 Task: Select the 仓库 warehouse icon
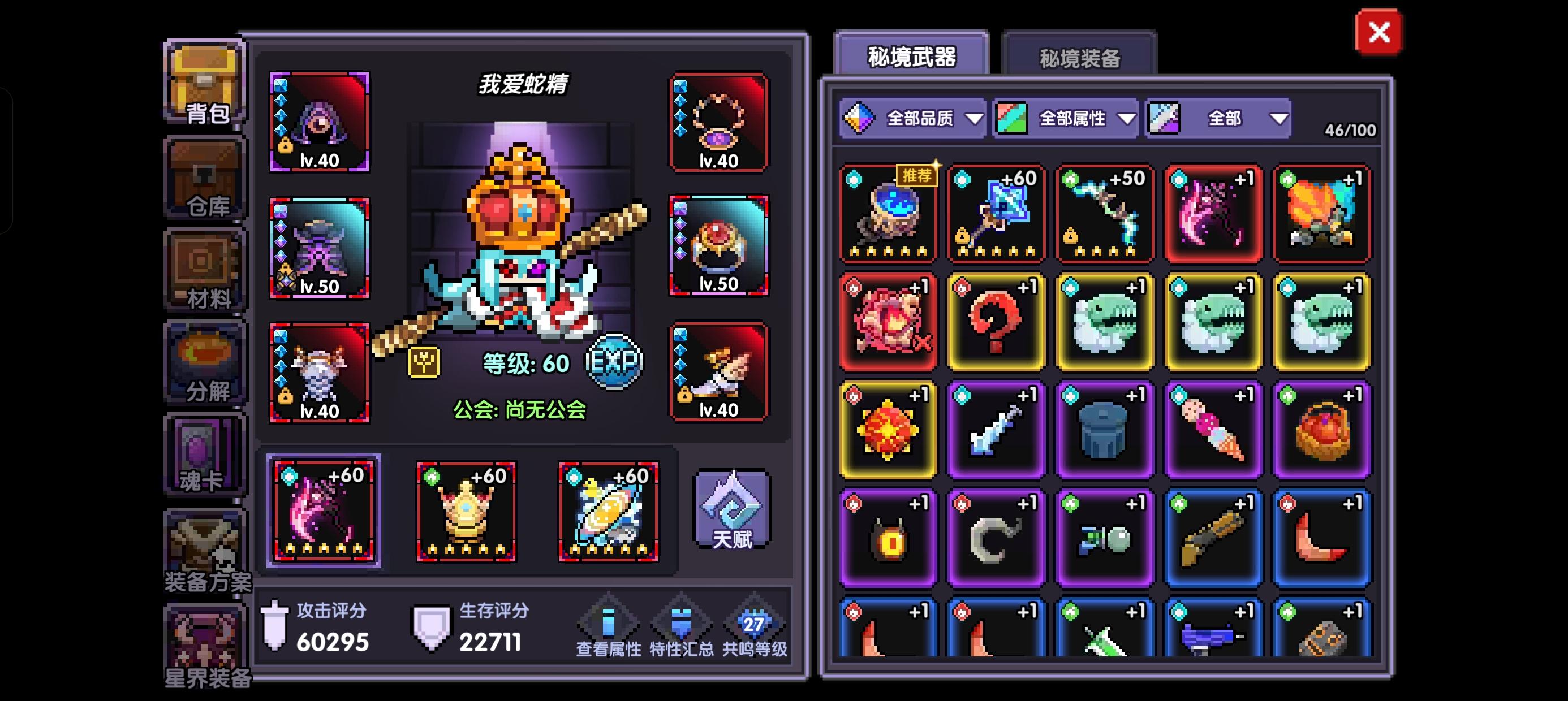click(205, 176)
